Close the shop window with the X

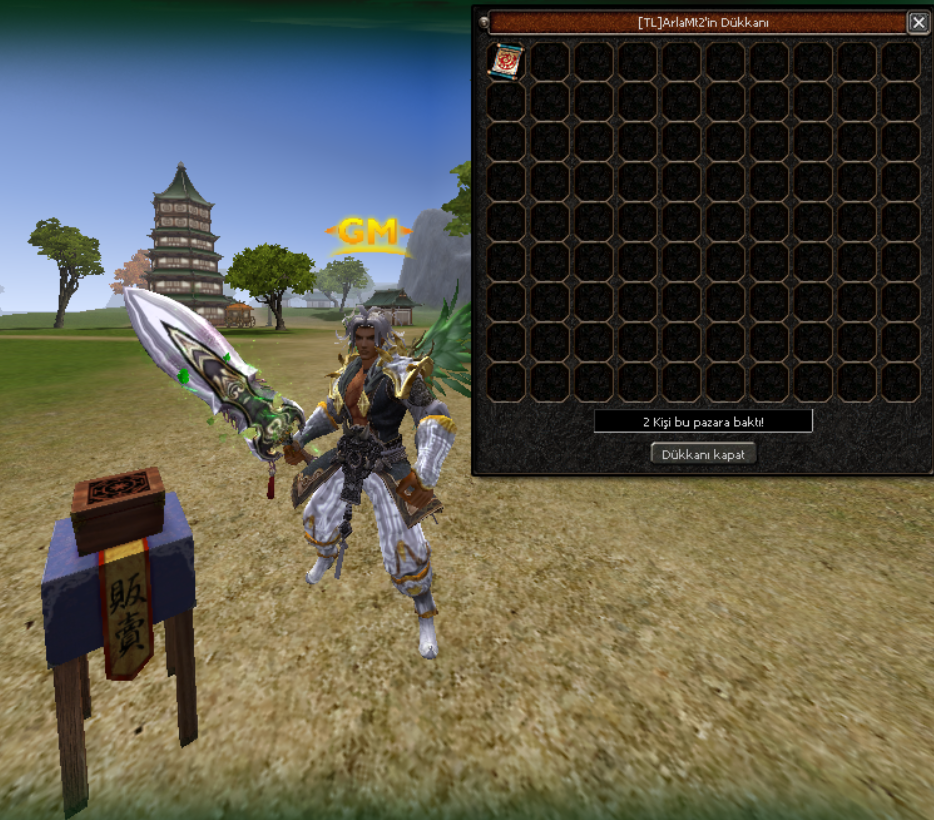click(917, 22)
